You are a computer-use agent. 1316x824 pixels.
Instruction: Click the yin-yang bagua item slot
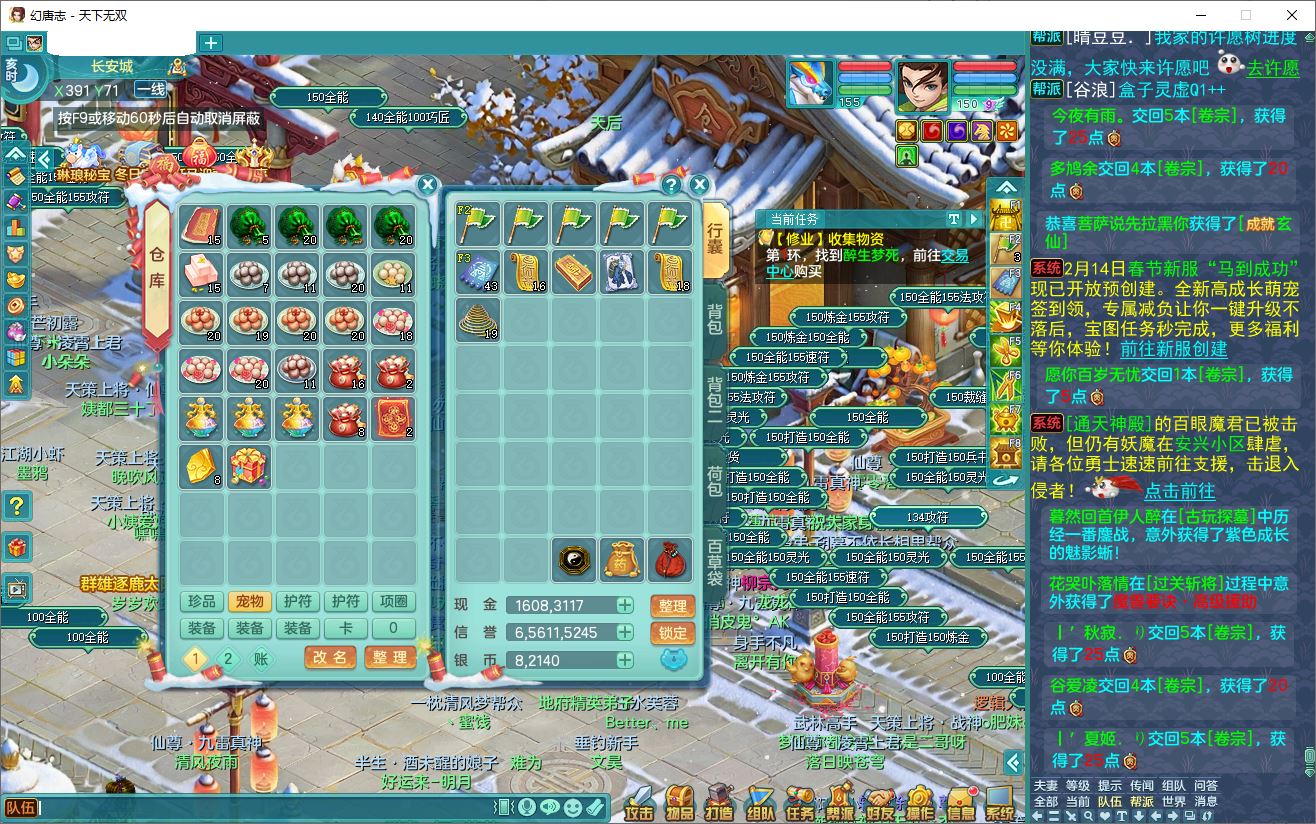coord(574,560)
